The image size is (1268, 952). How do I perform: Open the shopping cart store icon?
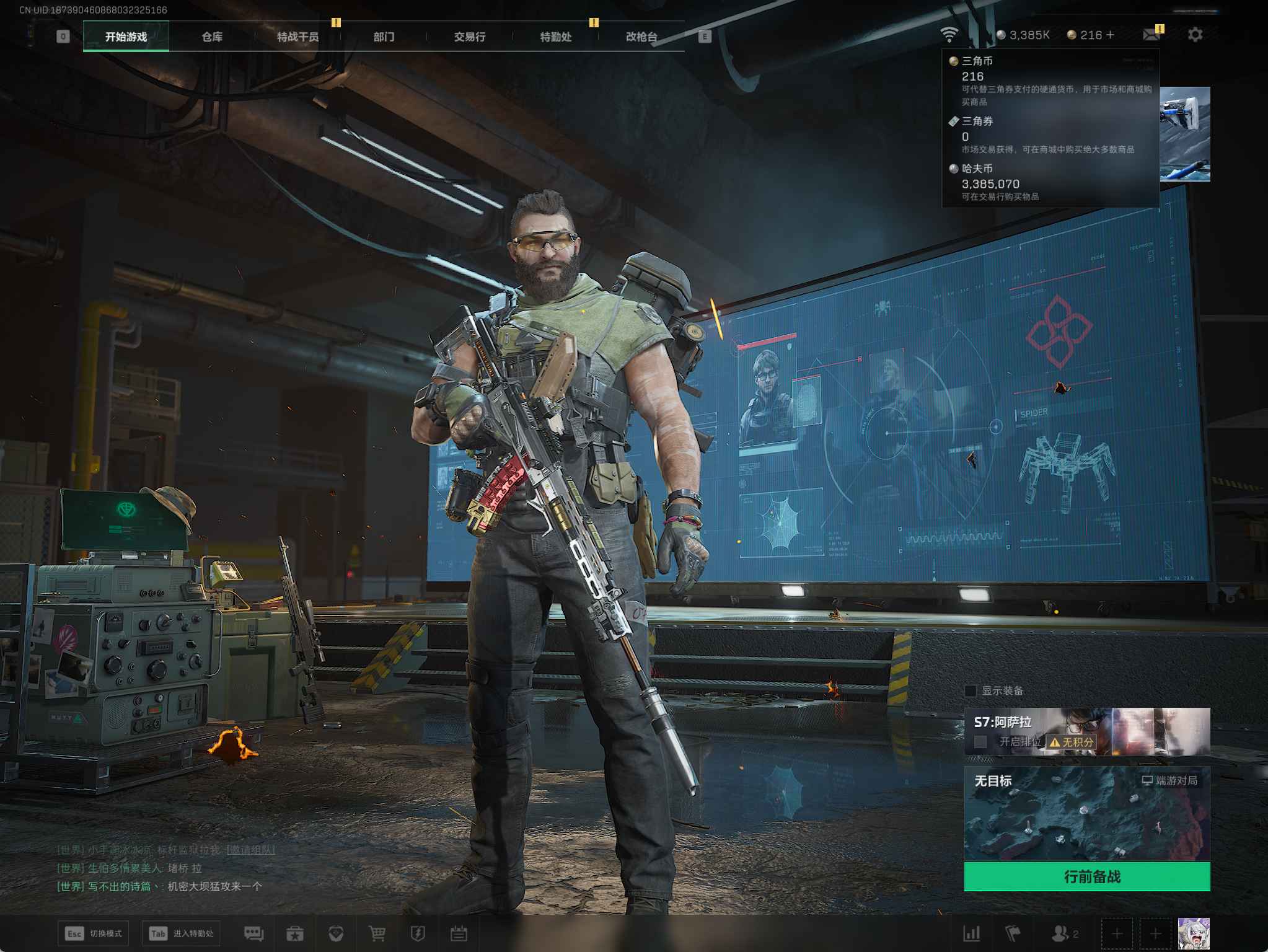point(377,933)
